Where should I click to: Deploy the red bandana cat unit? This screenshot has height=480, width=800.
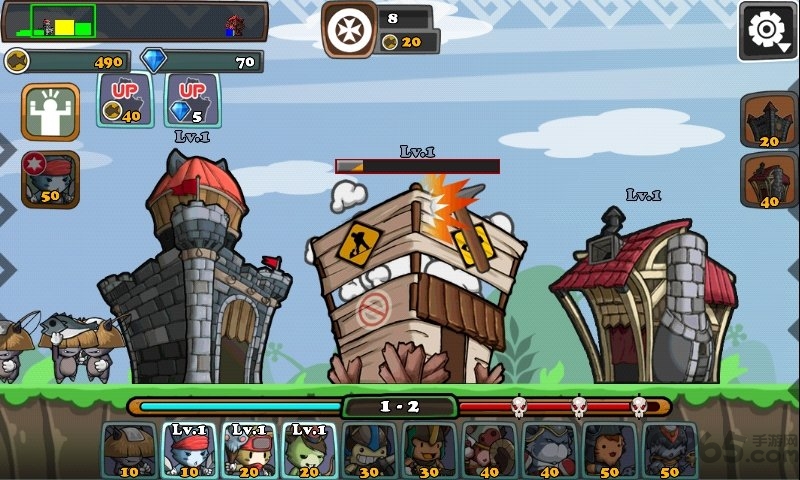pos(190,449)
